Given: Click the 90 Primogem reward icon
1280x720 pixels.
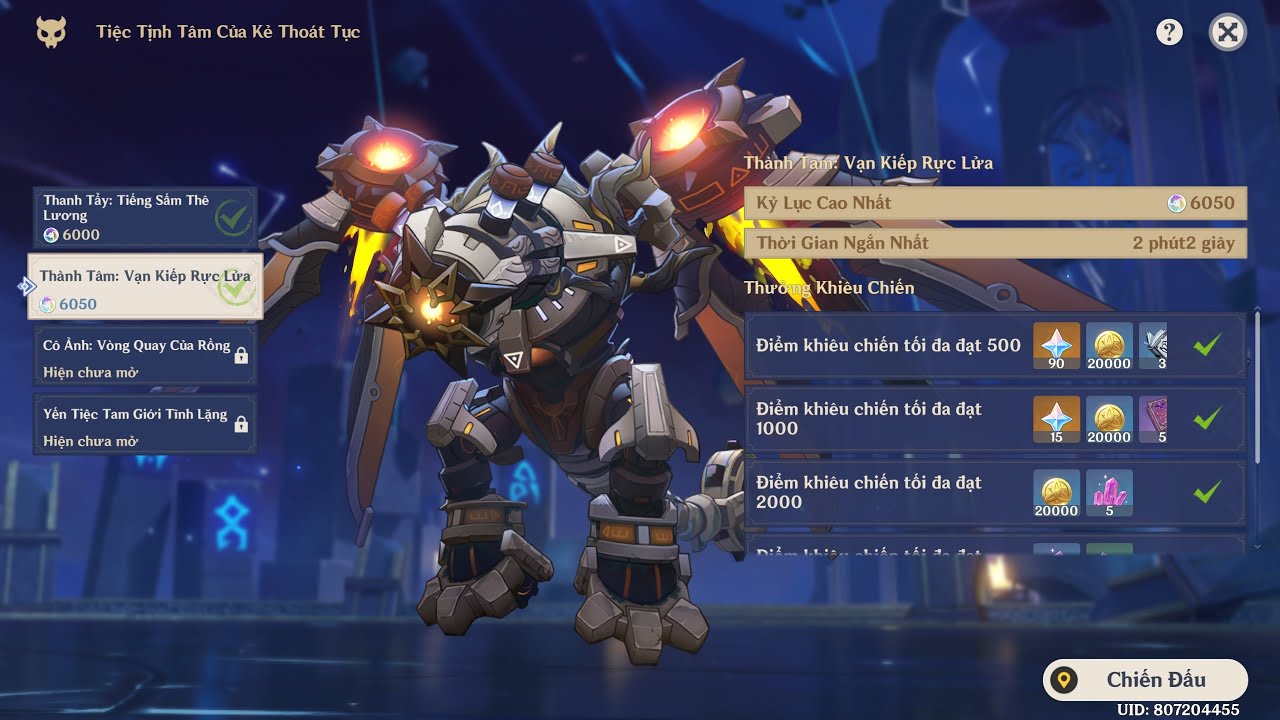Looking at the screenshot, I should coord(1056,346).
